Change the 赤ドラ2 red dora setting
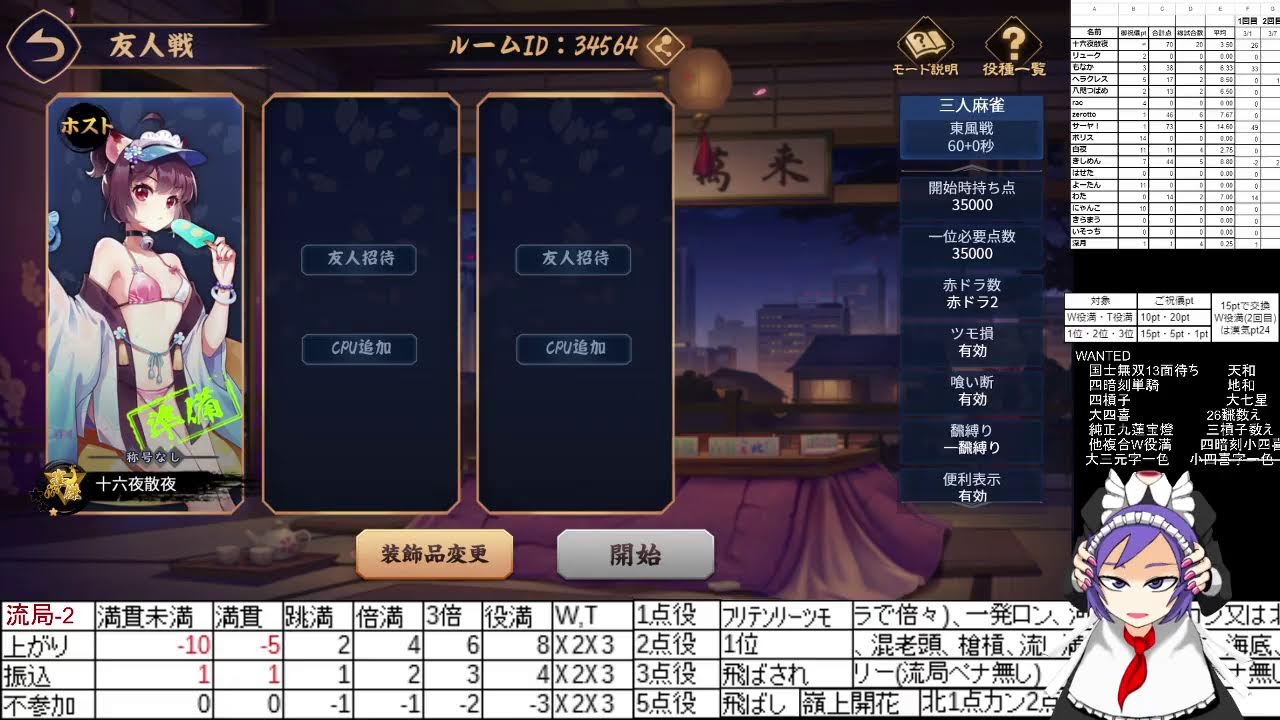 coord(970,293)
